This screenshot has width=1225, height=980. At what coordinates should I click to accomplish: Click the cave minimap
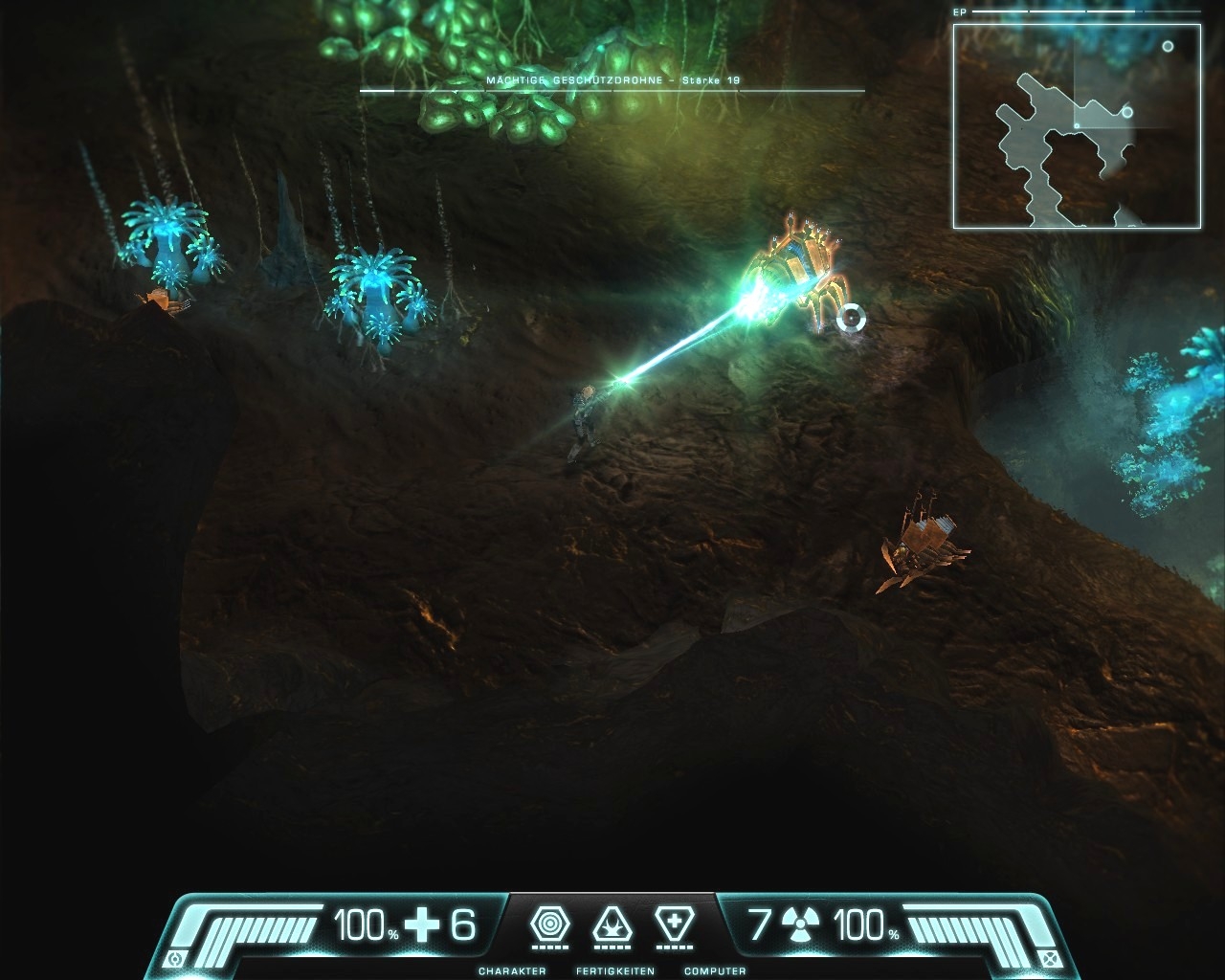1077,126
